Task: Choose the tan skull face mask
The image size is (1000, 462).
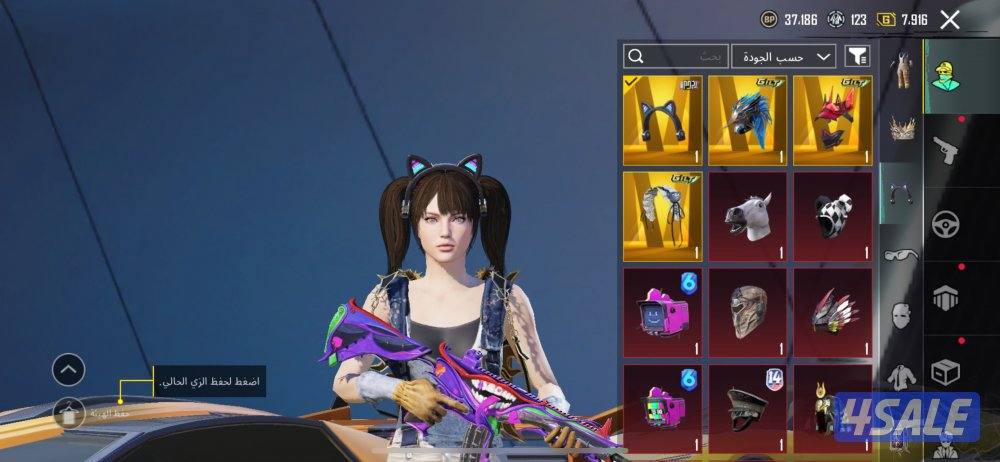Action: [x=747, y=312]
